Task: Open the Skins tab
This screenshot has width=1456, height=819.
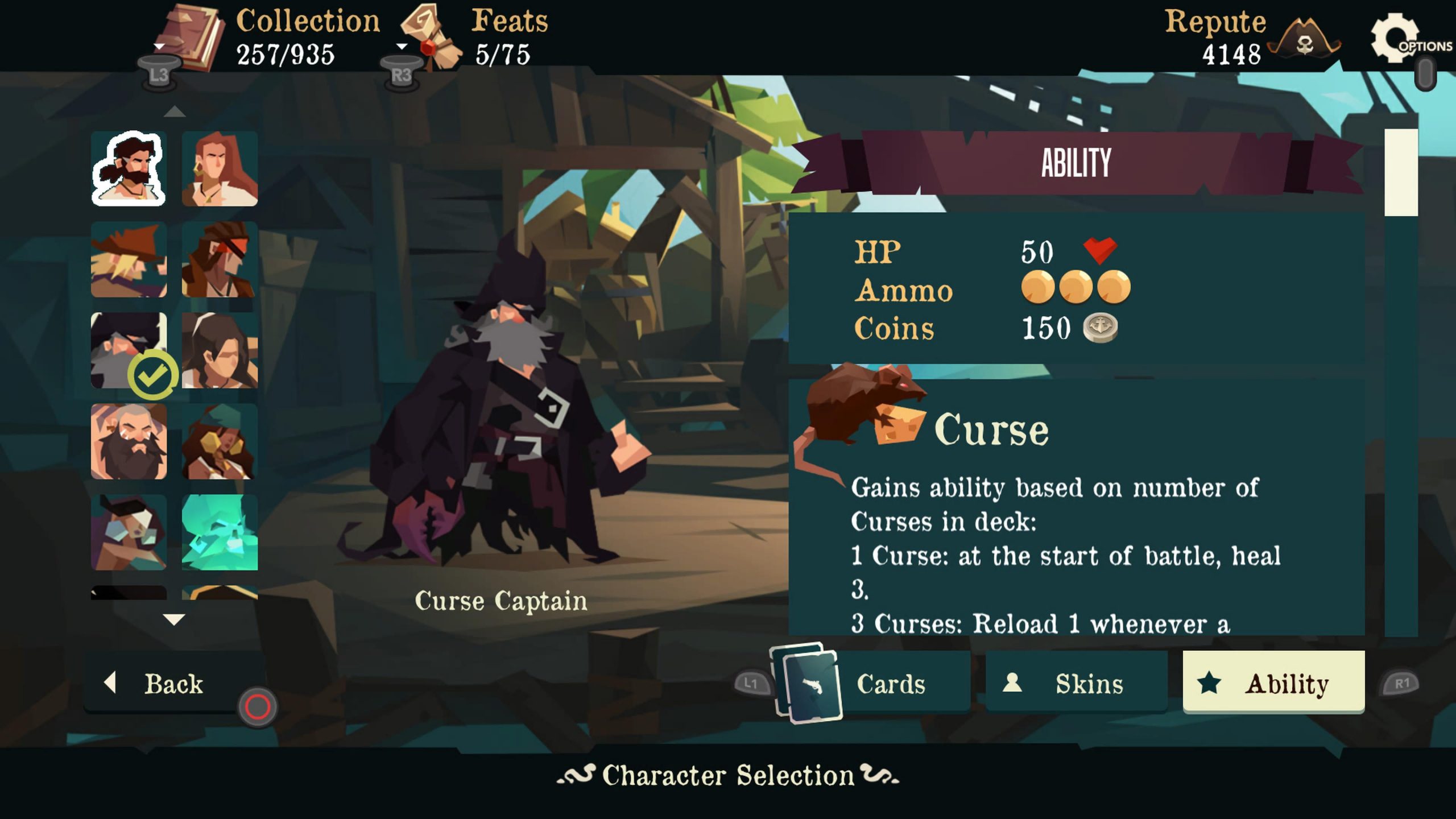Action: (x=1076, y=683)
